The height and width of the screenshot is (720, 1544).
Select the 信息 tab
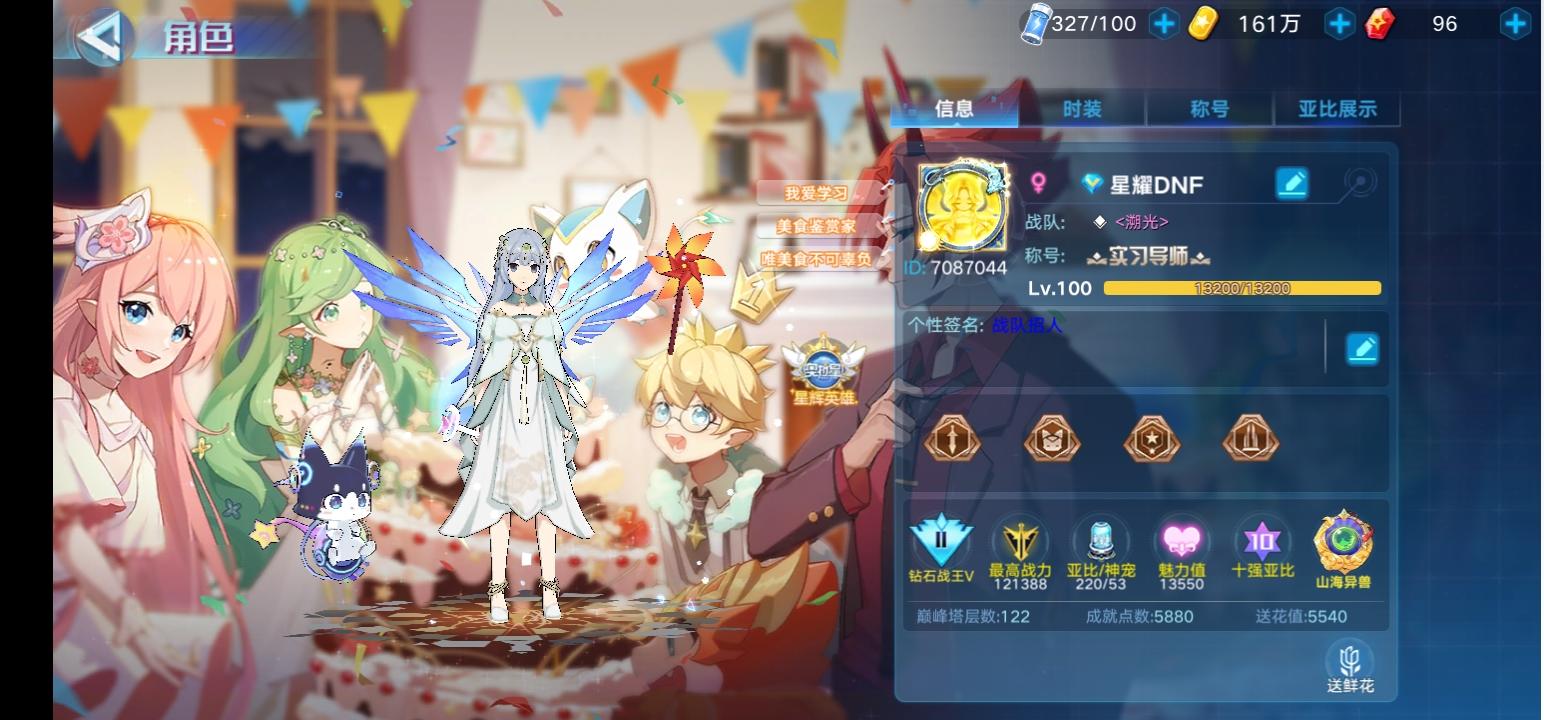tap(953, 110)
